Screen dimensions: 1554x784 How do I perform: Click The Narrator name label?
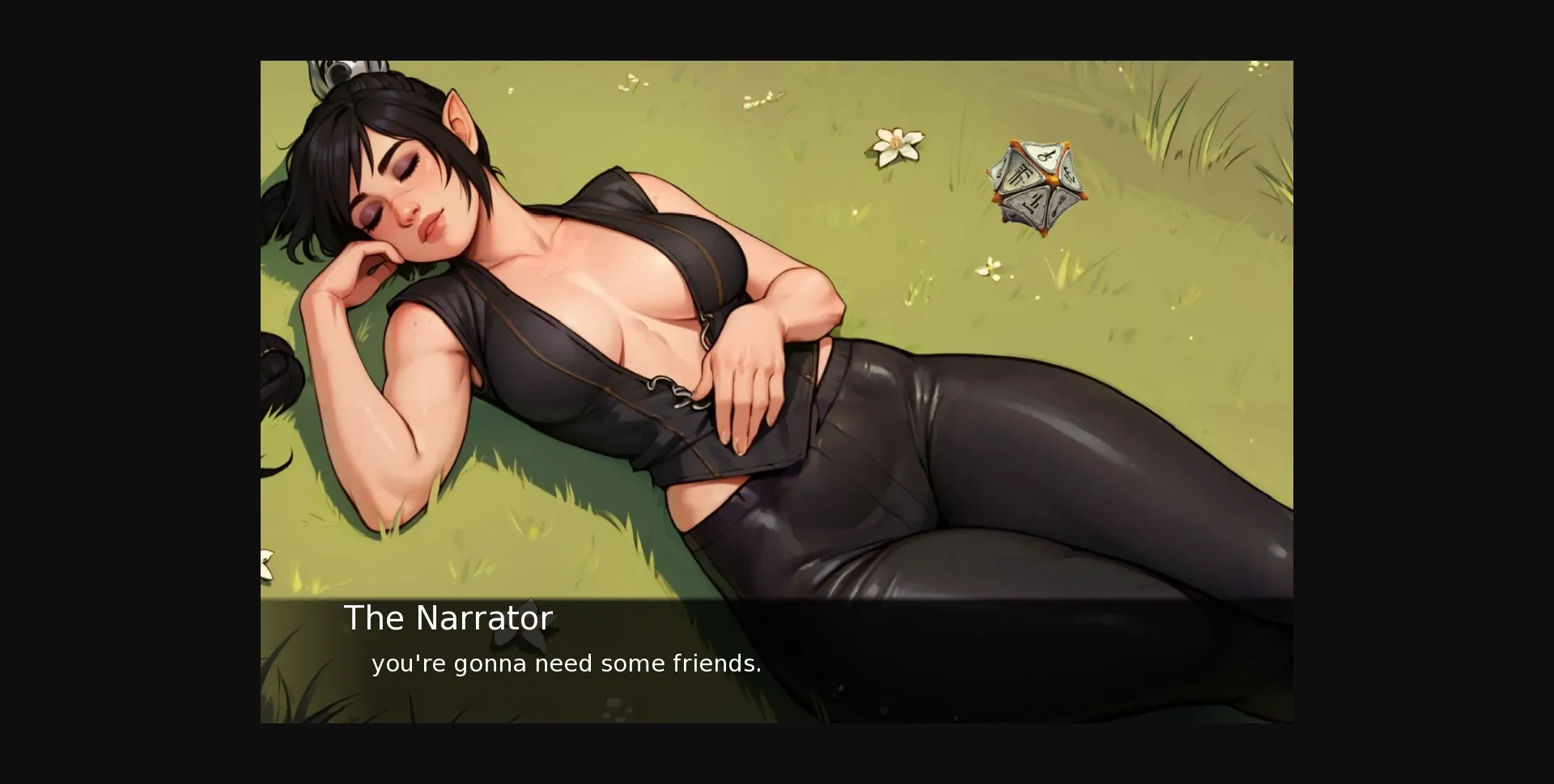tap(448, 617)
